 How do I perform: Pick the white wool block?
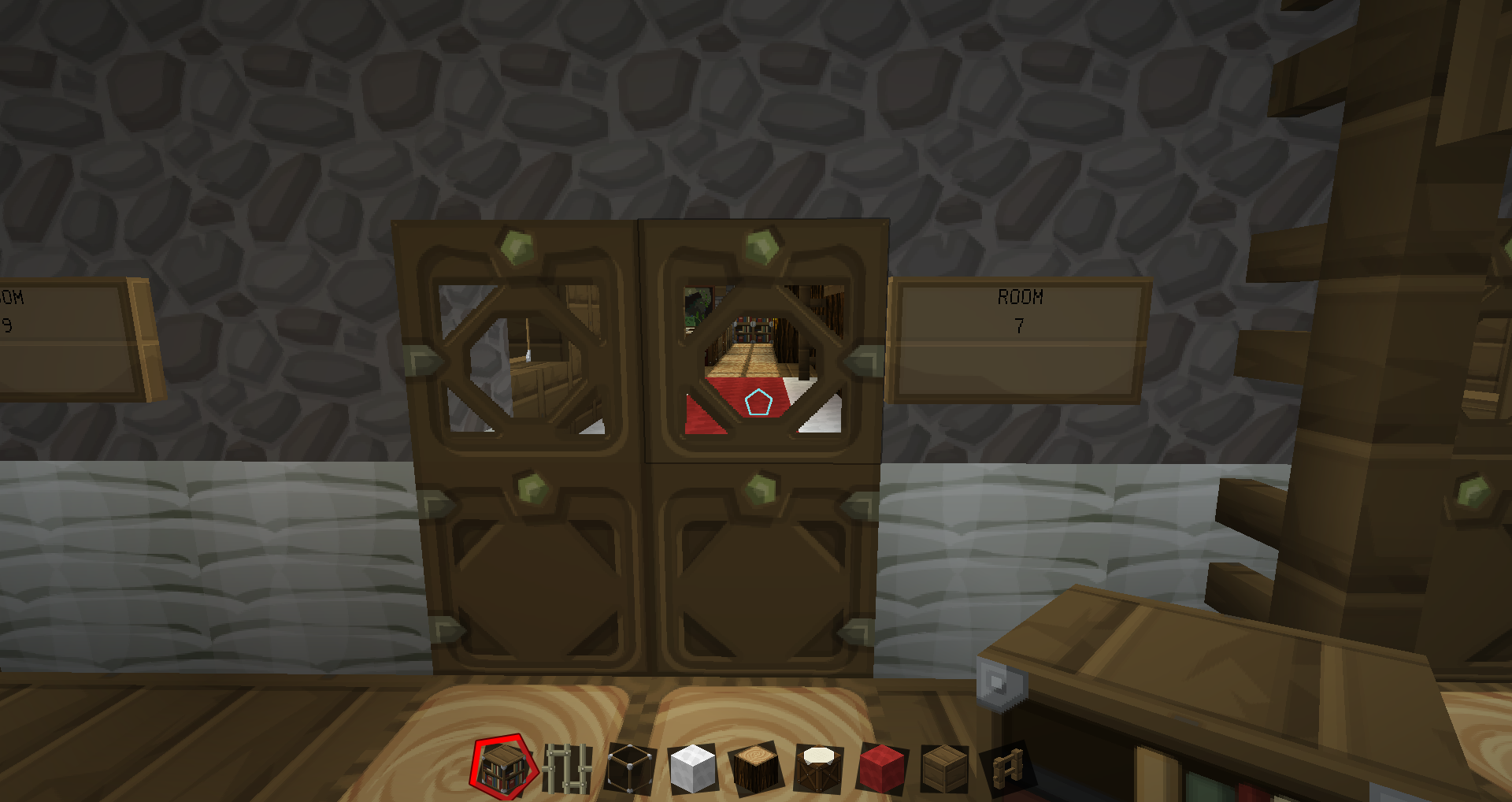point(693,768)
